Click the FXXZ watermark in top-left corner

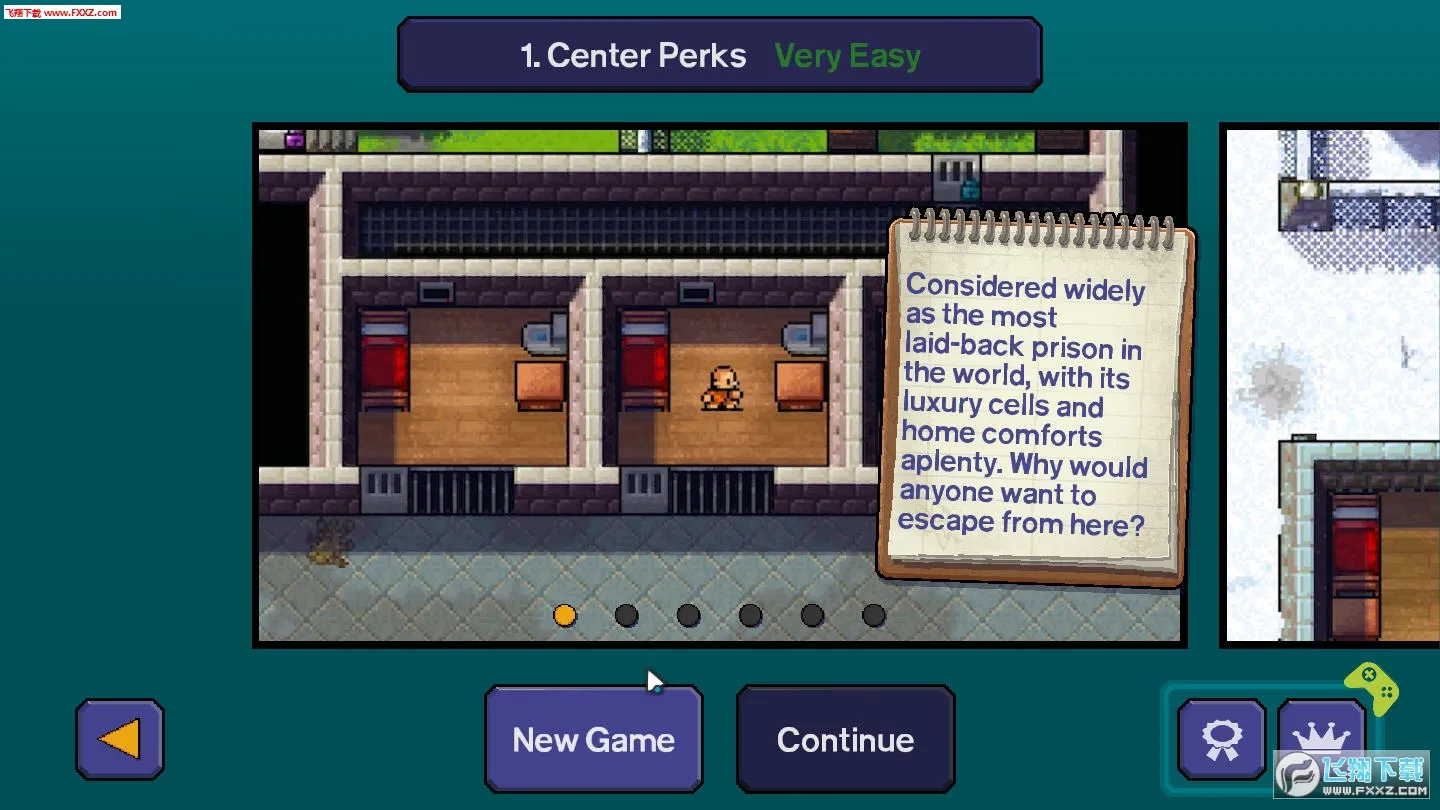63,12
